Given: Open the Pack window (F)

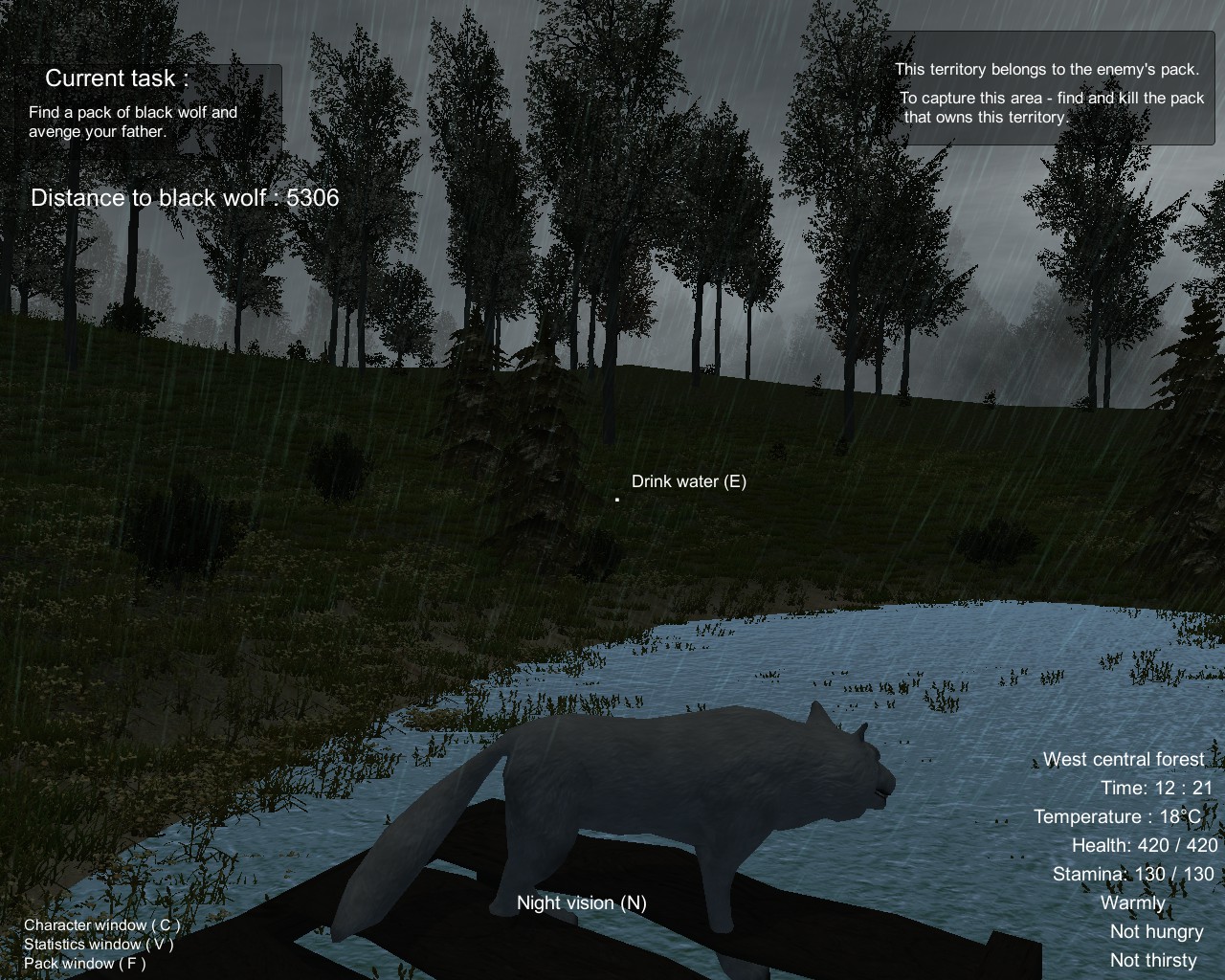Looking at the screenshot, I should 85,964.
